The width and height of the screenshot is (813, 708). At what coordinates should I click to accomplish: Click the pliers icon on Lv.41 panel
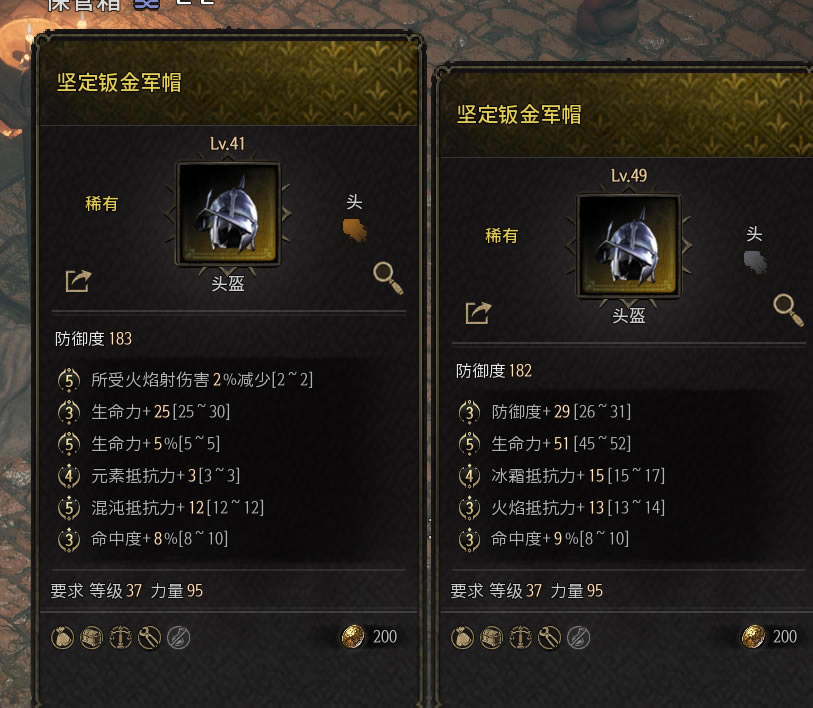pyautogui.click(x=150, y=637)
